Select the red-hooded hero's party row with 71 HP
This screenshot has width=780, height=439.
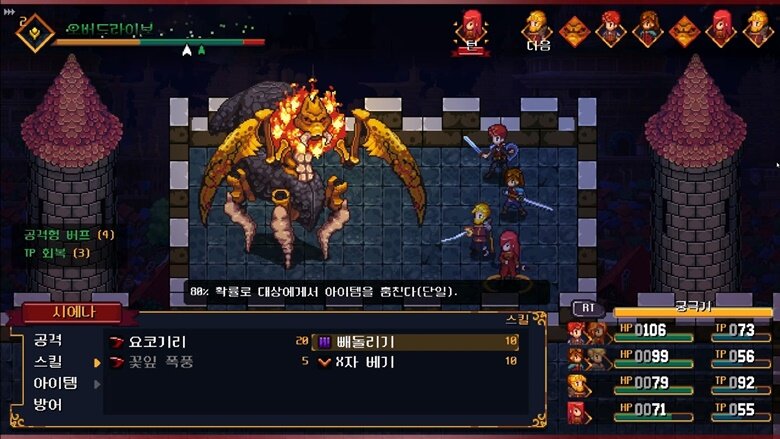click(668, 409)
